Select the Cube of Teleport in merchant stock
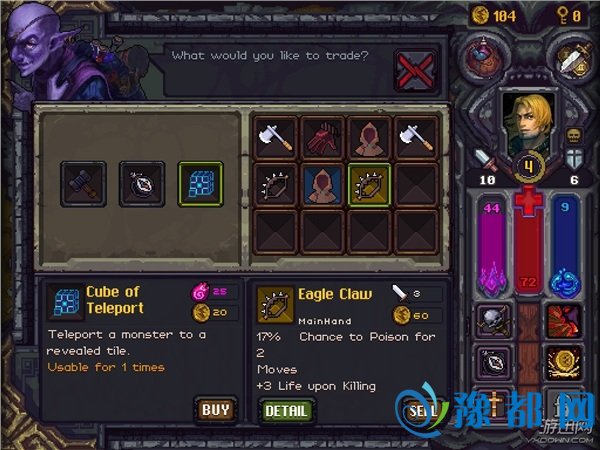The height and width of the screenshot is (450, 600). click(200, 184)
